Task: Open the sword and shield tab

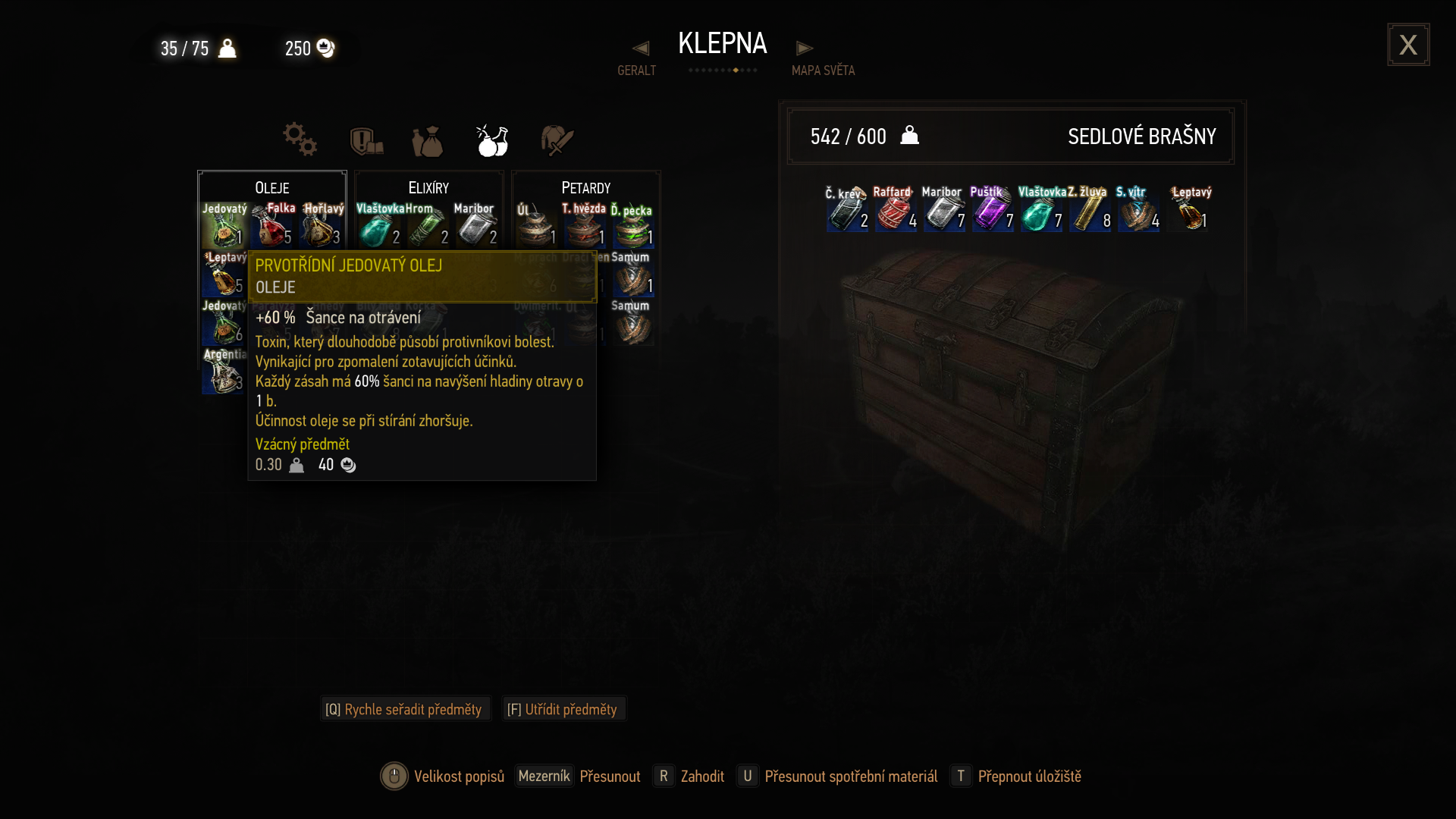Action: pos(557,140)
